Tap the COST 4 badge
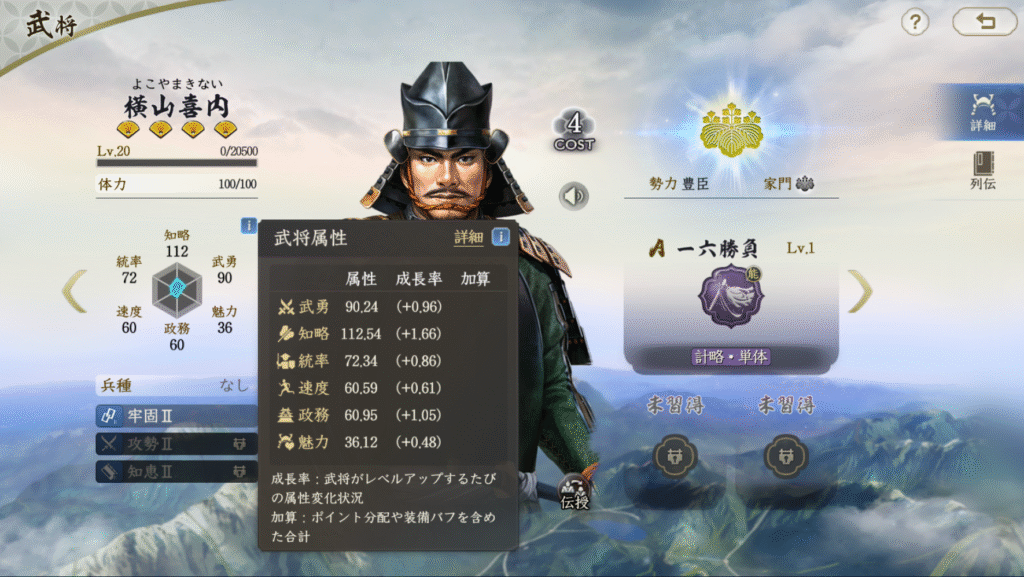Viewport: 1024px width, 577px height. [x=574, y=131]
